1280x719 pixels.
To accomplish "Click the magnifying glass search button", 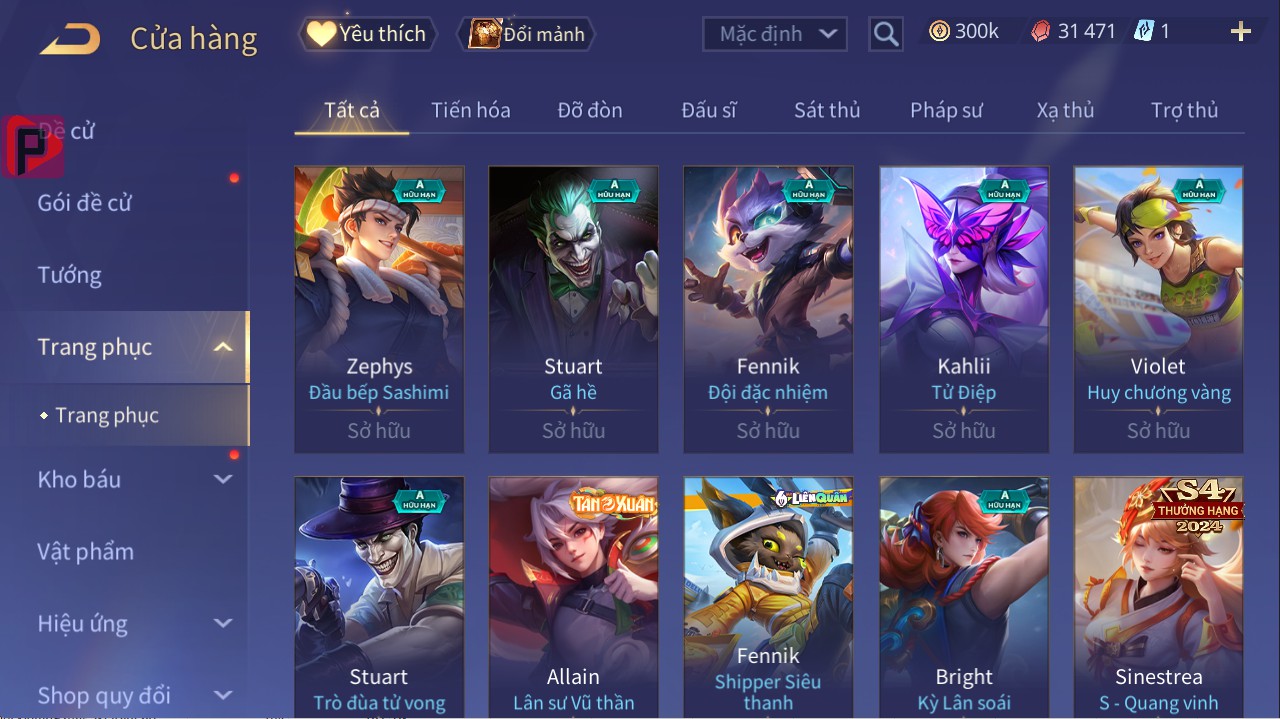I will click(x=886, y=34).
